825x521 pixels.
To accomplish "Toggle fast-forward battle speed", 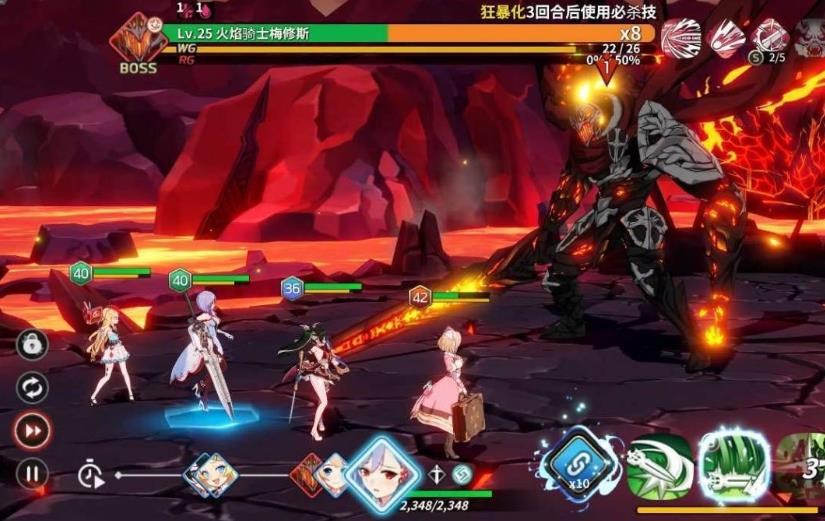I will pos(32,430).
